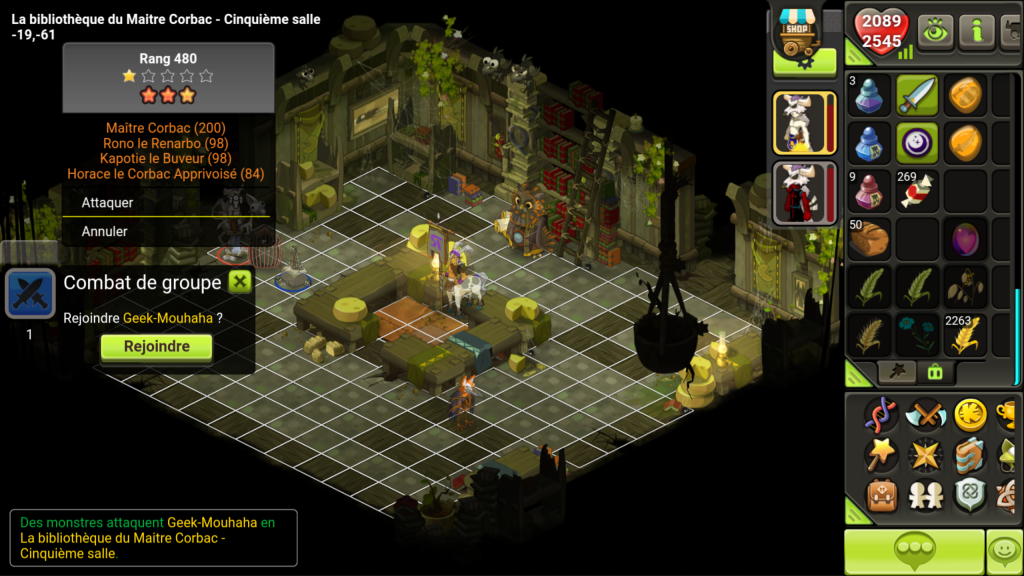The width and height of the screenshot is (1024, 576).
Task: Select the red-clothed party member portrait
Action: (805, 192)
